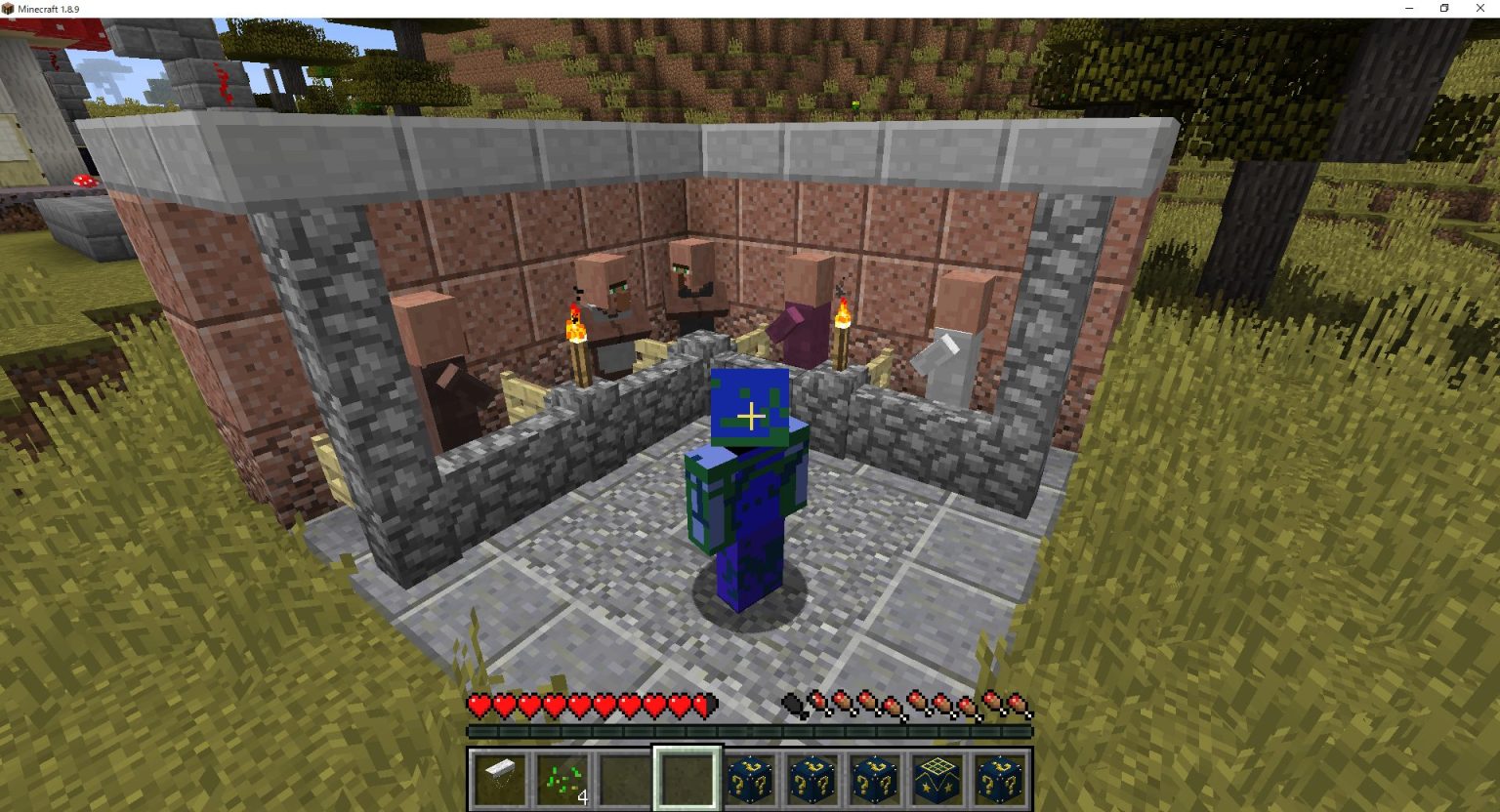Click the green experience bar
Image resolution: width=1500 pixels, height=812 pixels.
click(x=752, y=730)
